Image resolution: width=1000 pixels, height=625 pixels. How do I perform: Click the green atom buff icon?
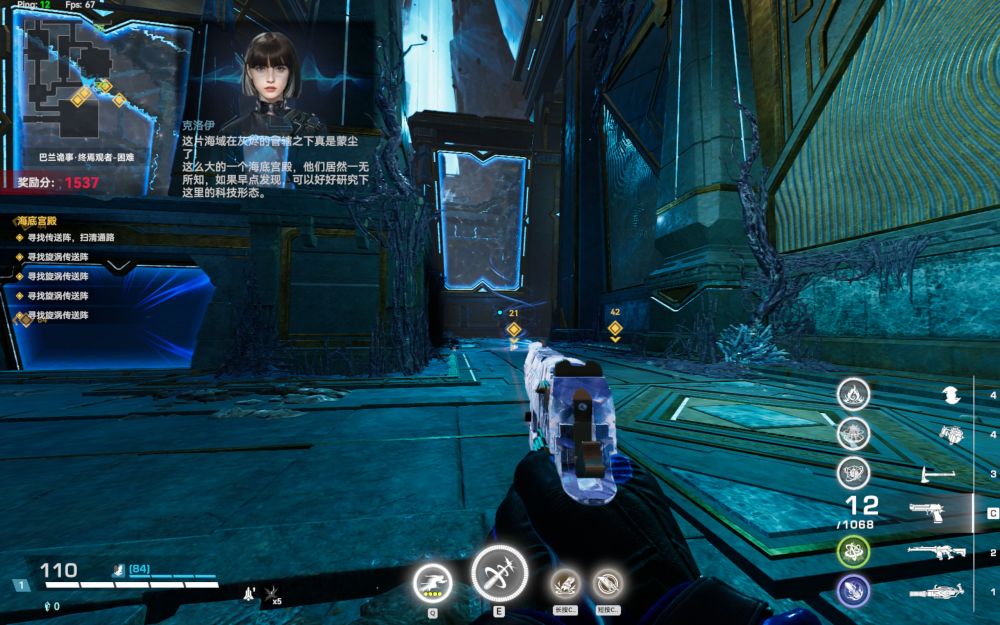[853, 551]
